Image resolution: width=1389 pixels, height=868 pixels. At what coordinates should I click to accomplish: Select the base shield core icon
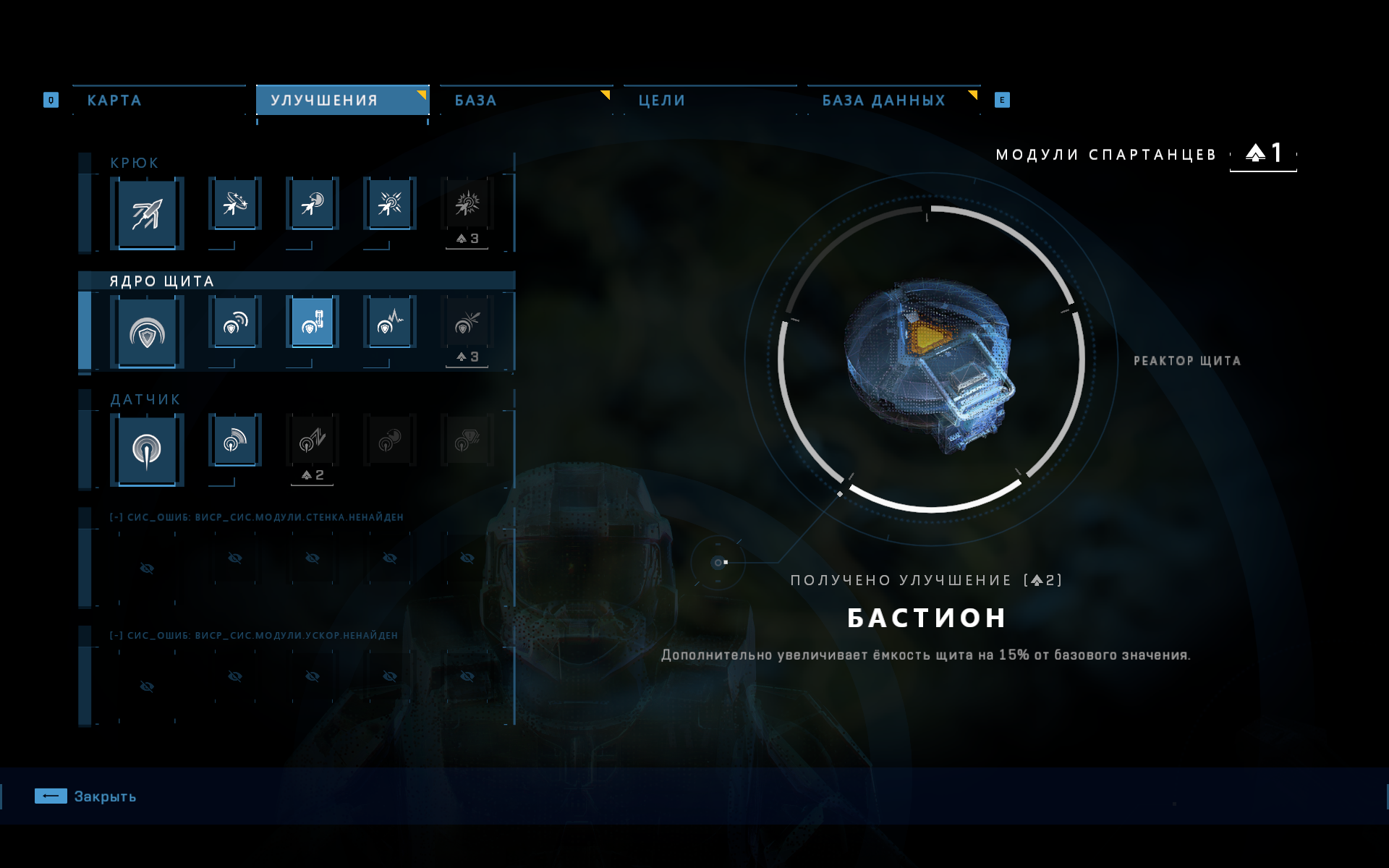[x=147, y=333]
